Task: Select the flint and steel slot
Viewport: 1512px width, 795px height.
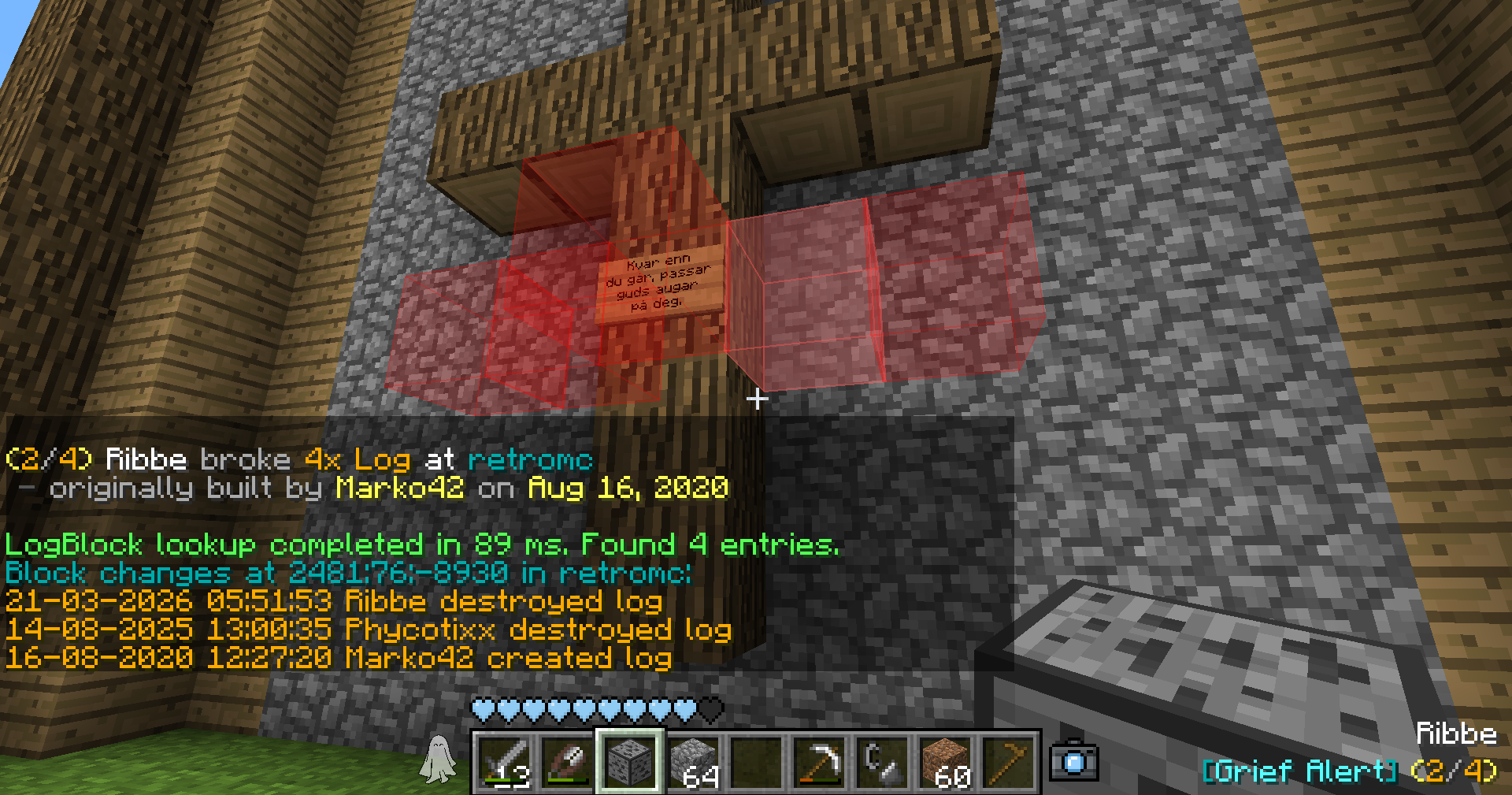Action: coord(883,762)
